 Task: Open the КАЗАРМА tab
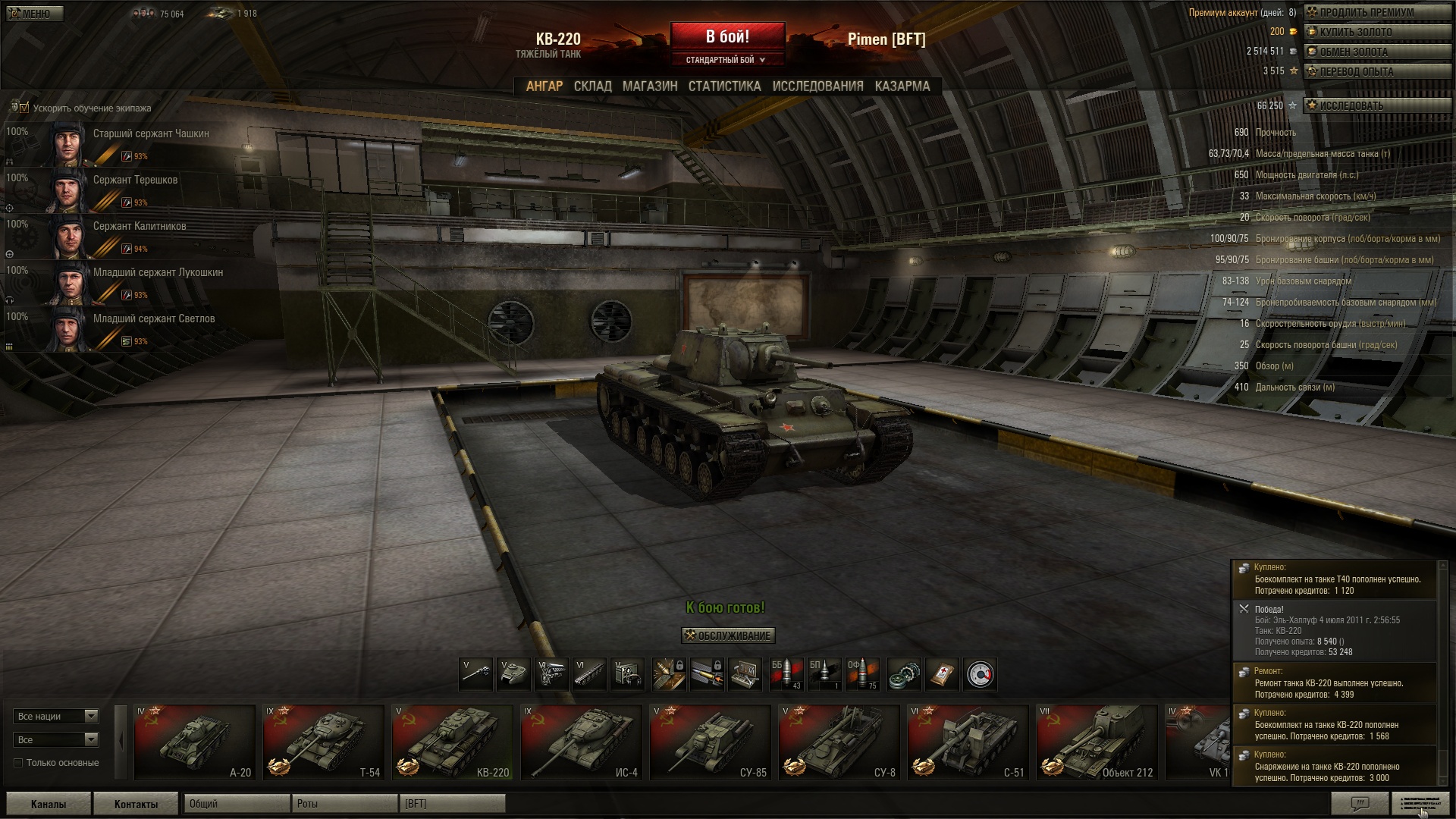click(902, 86)
